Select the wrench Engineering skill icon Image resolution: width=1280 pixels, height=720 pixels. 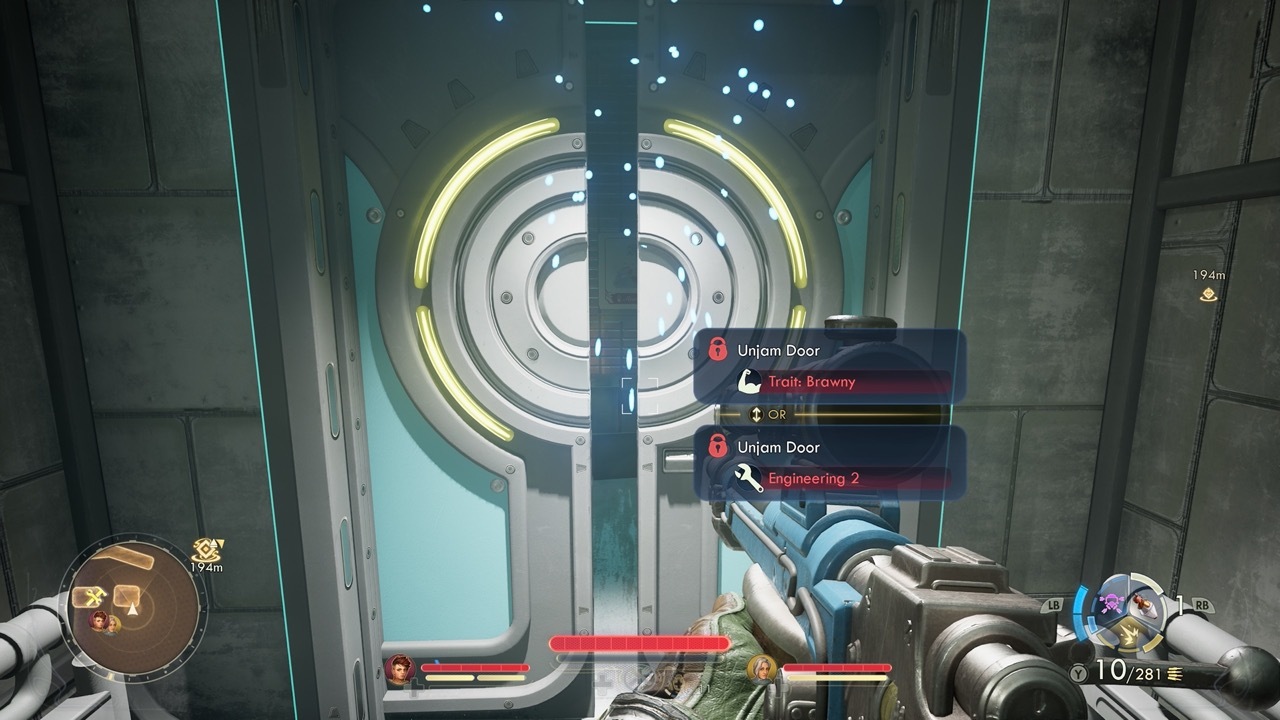pyautogui.click(x=748, y=476)
